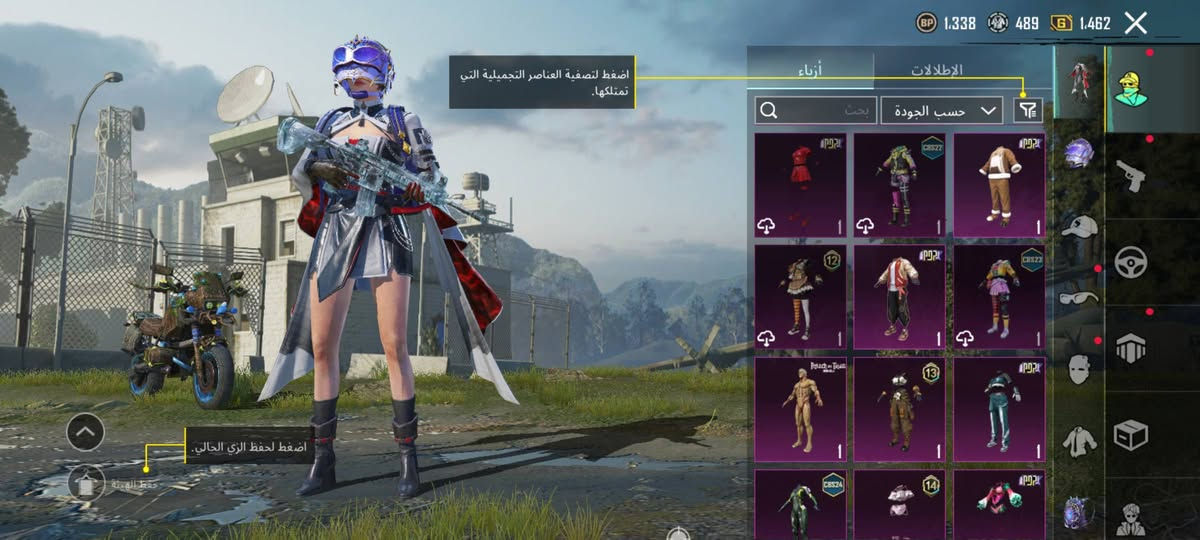Show the helmet subcategory
Image resolution: width=1200 pixels, height=540 pixels.
[x=1079, y=153]
